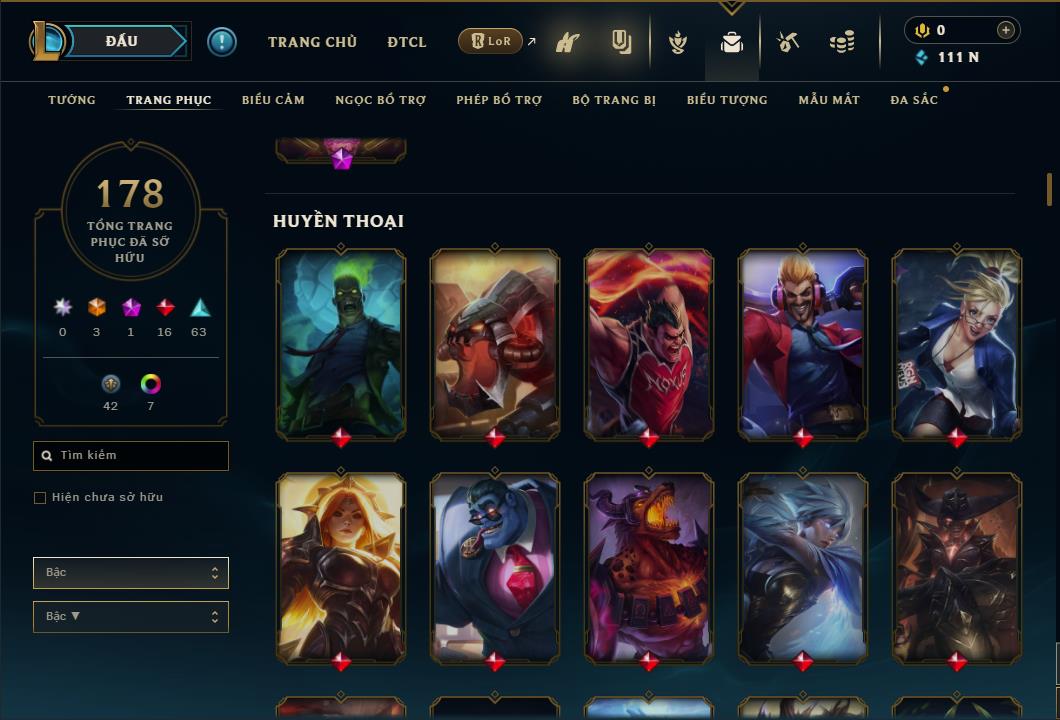1060x720 pixels.
Task: Switch to the TƯỚNG tab
Action: pos(72,100)
